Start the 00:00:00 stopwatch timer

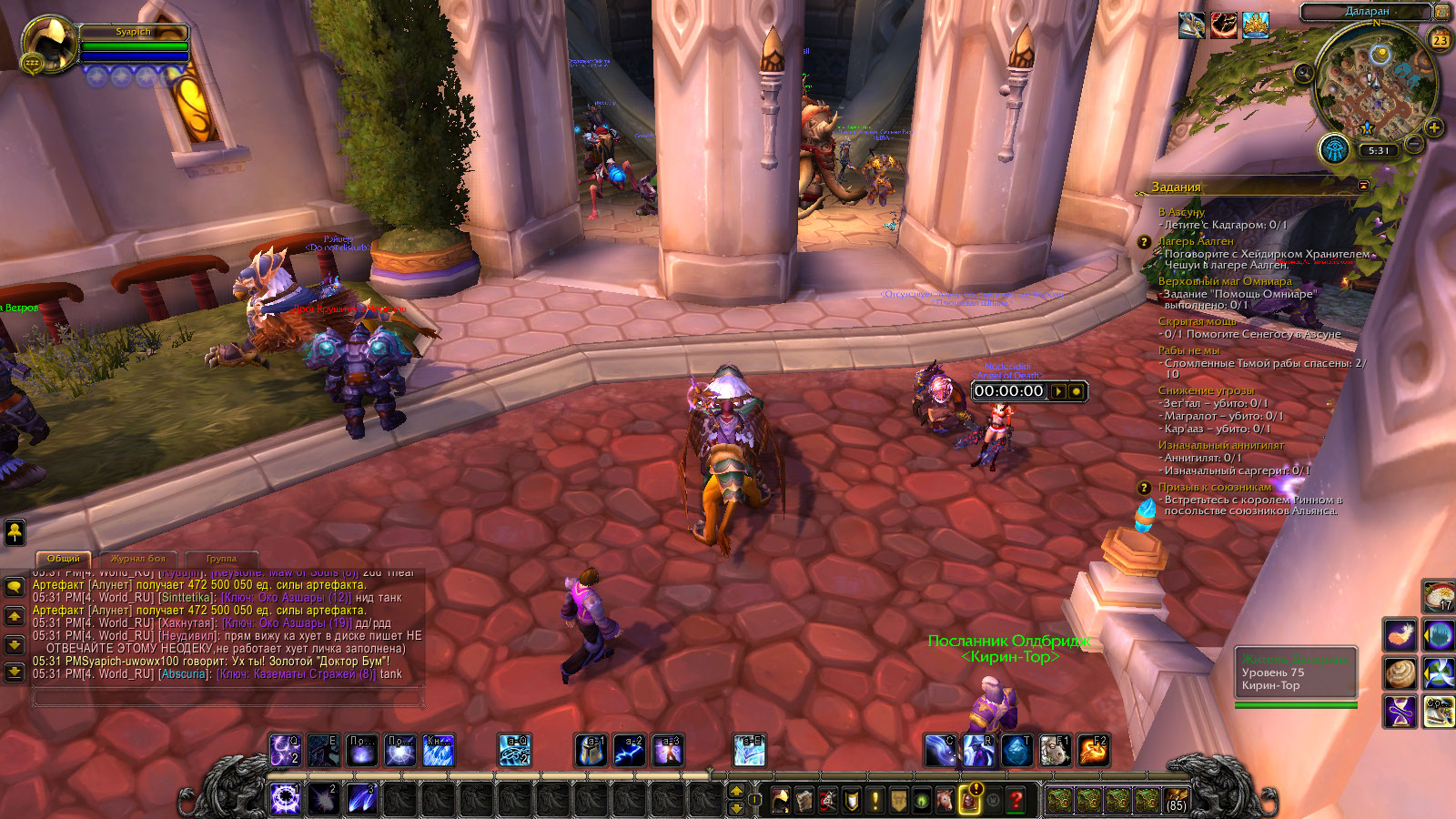coord(1058,391)
